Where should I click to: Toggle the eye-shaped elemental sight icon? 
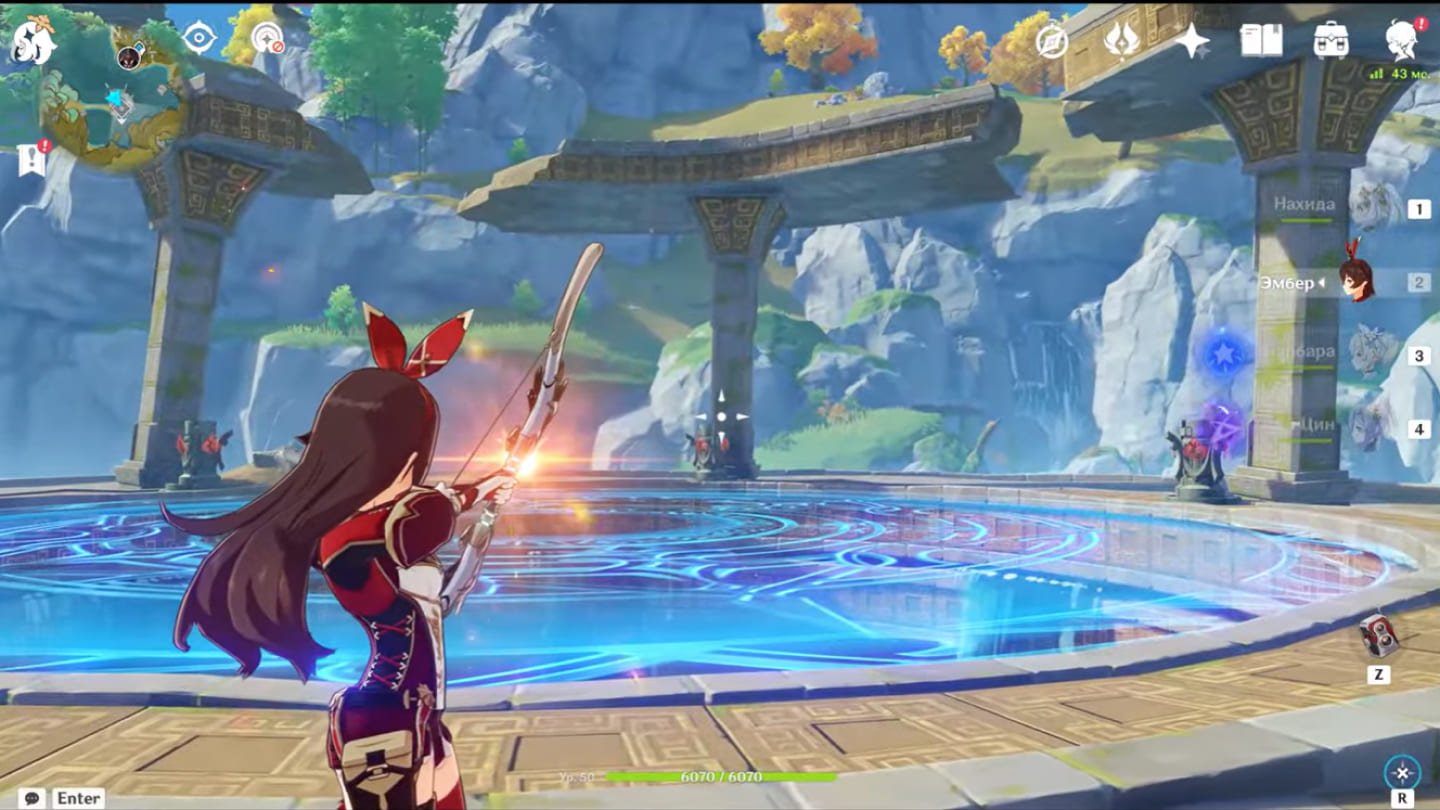[199, 38]
